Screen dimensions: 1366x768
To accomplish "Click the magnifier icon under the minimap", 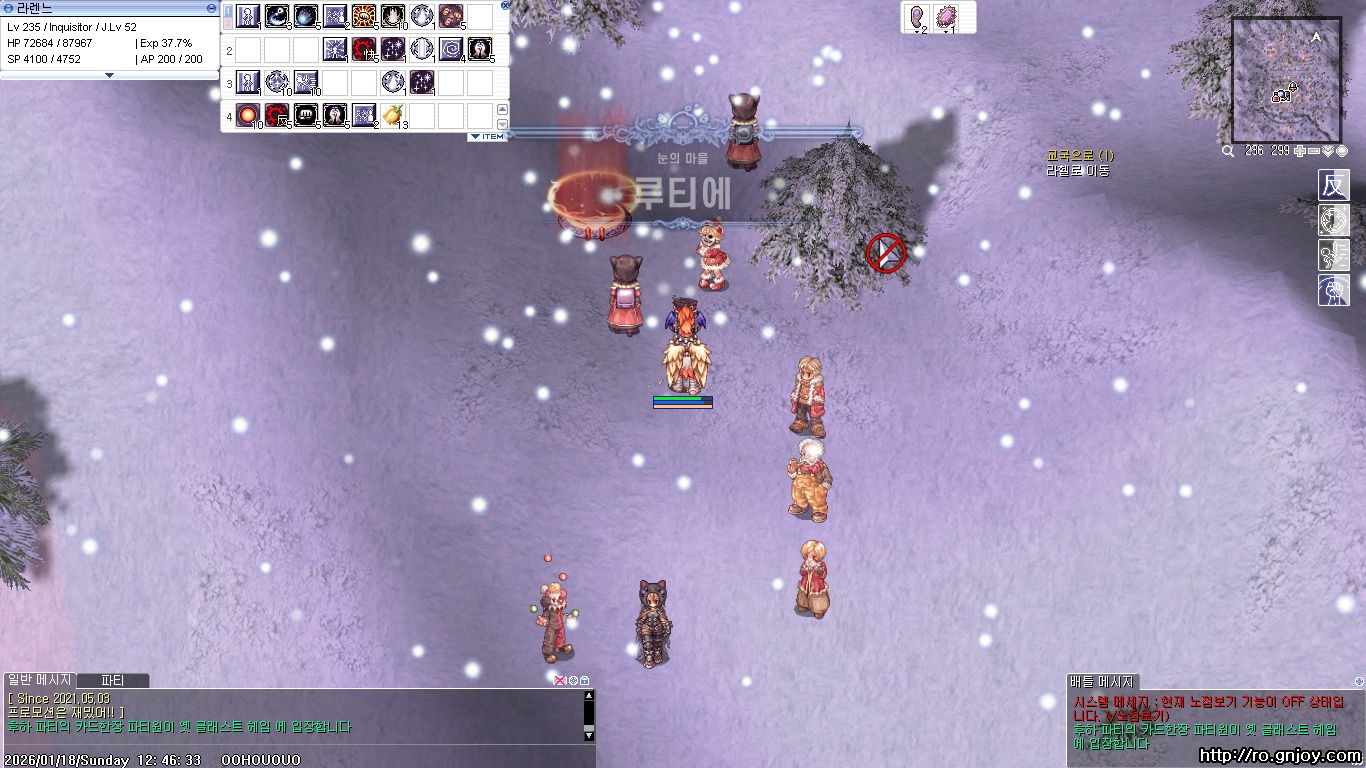I will click(1228, 151).
